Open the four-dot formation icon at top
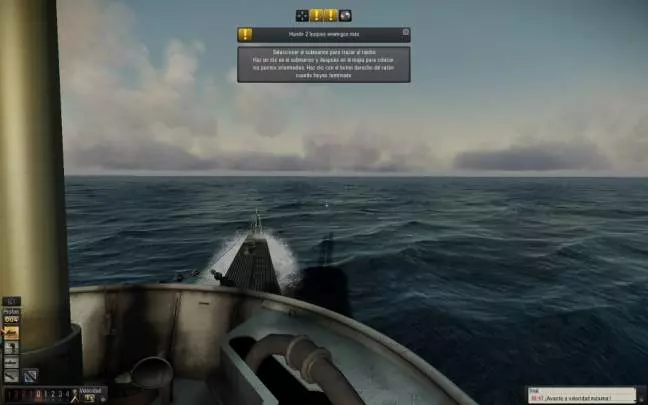This screenshot has width=648, height=405. pos(302,15)
